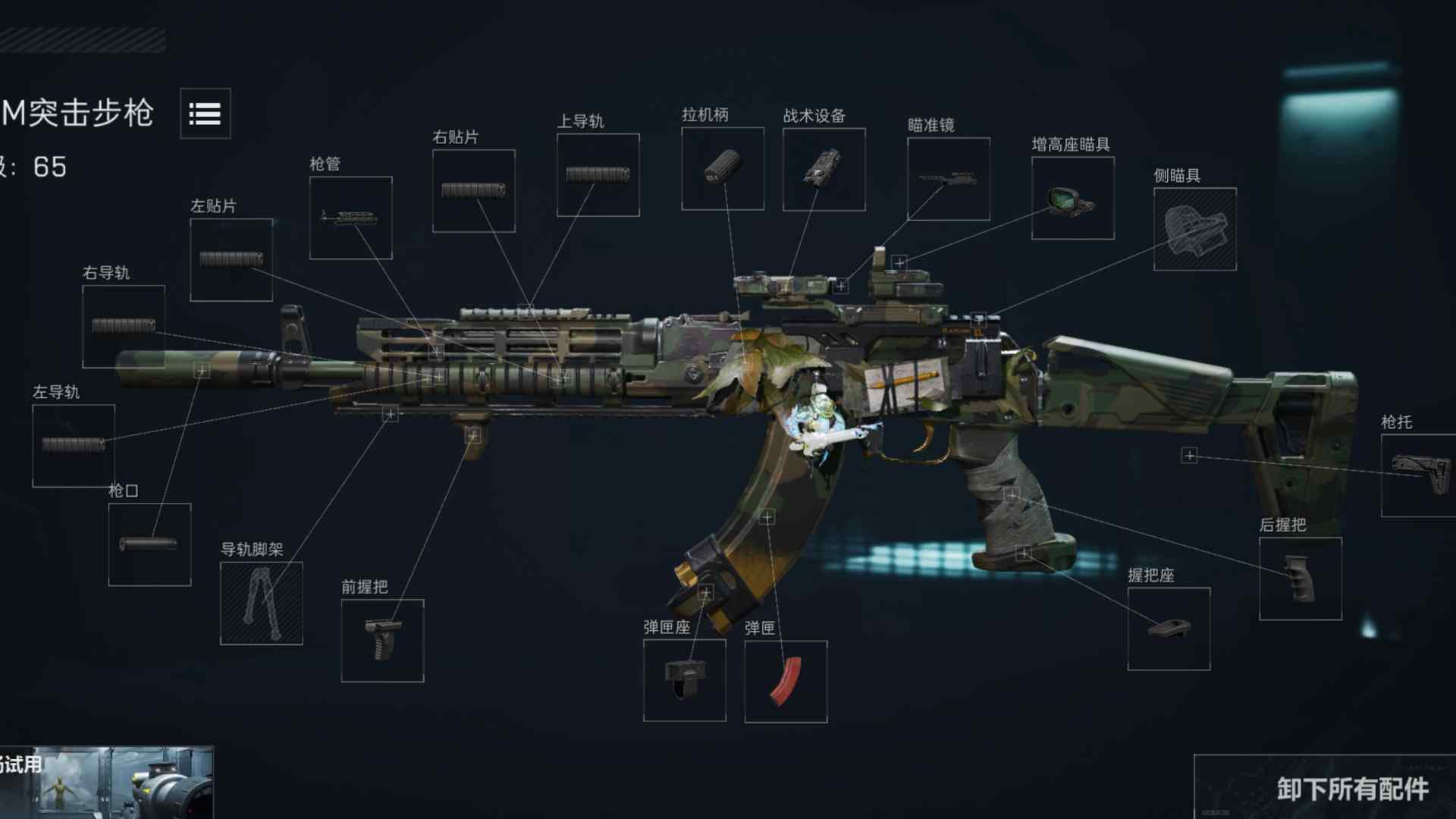Open the 瞄准镜 scope attachment slot

point(948,180)
